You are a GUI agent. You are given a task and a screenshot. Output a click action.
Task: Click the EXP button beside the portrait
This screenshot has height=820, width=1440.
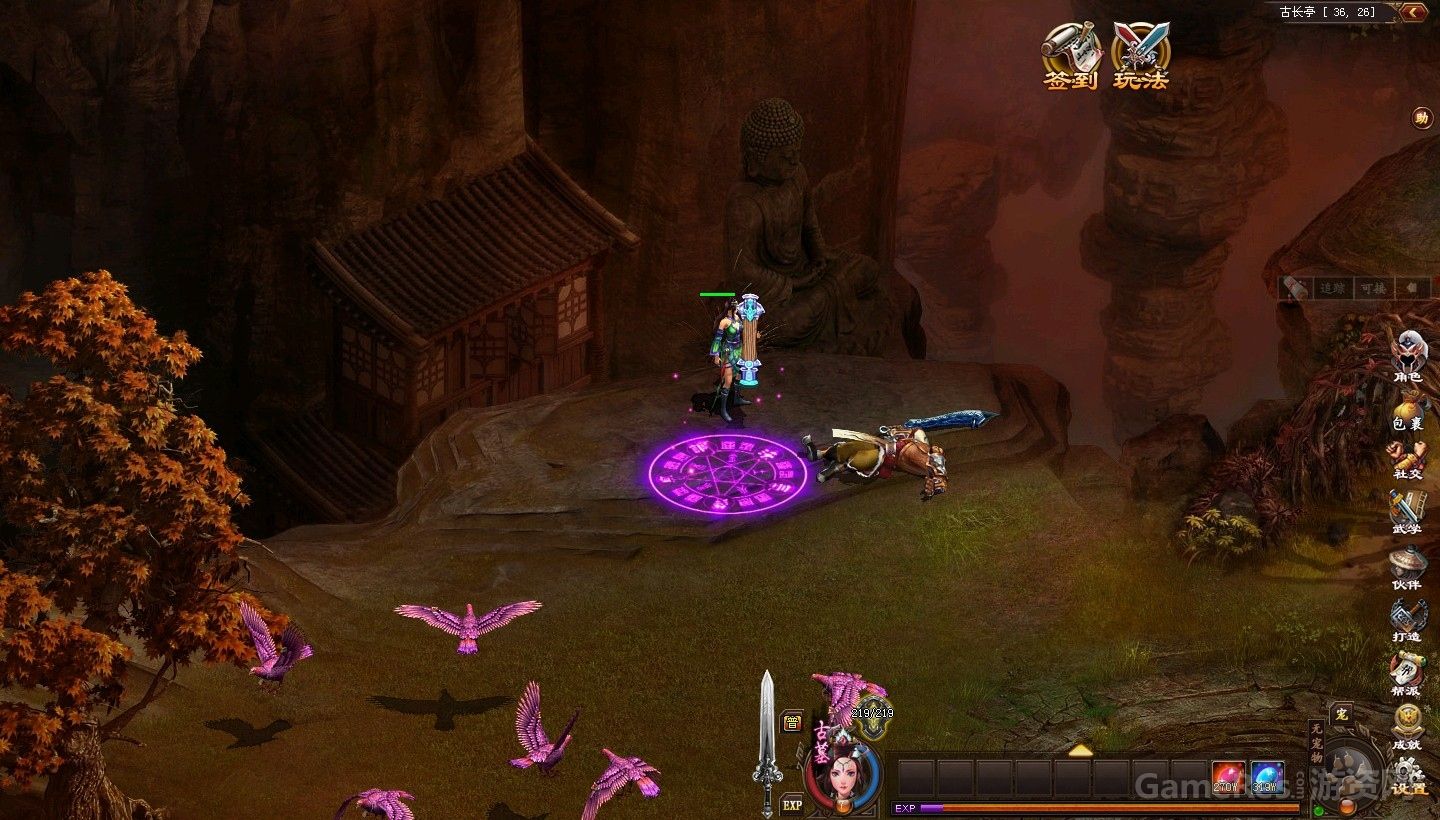pyautogui.click(x=792, y=803)
